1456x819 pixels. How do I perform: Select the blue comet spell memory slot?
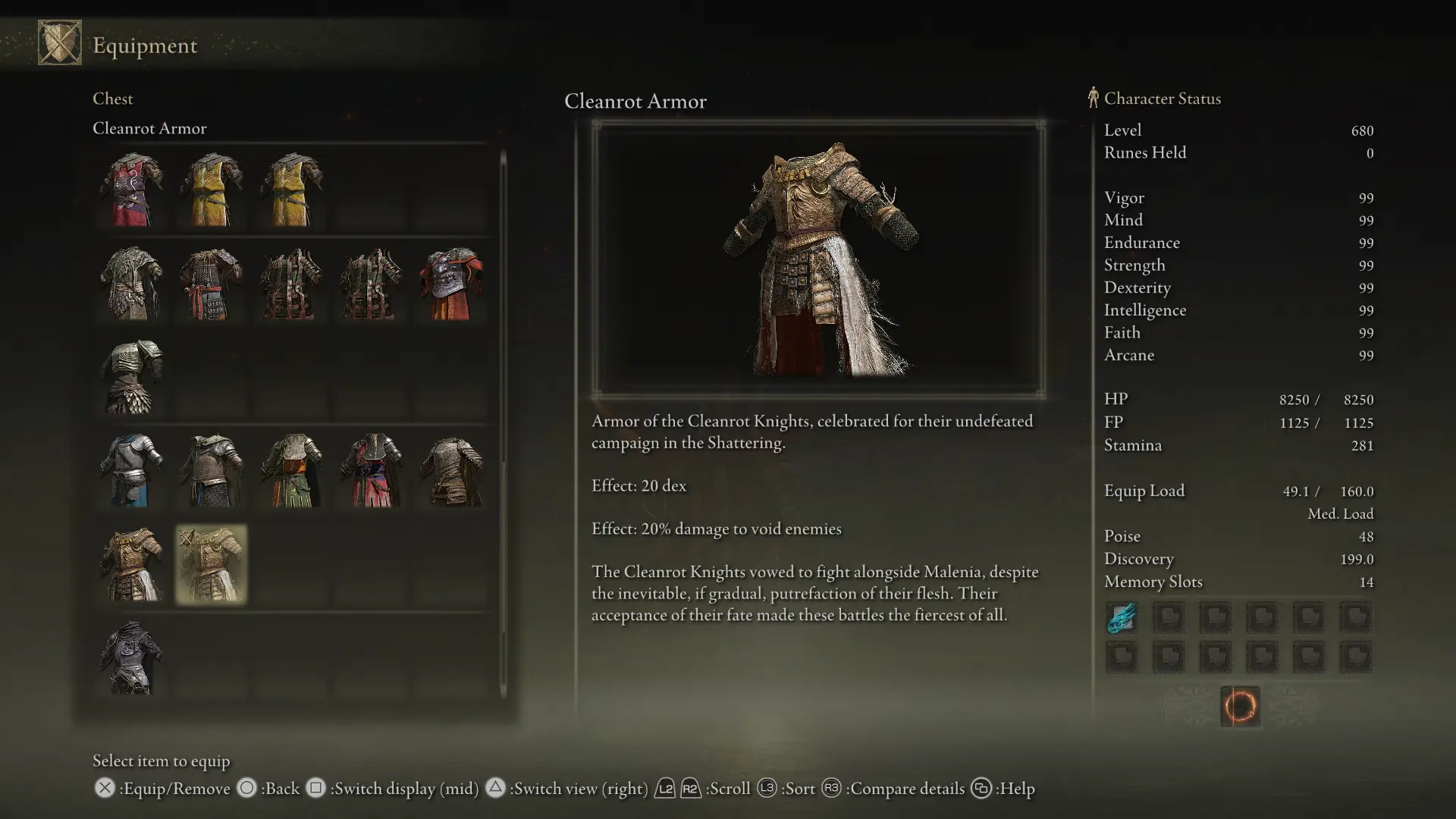[1122, 618]
